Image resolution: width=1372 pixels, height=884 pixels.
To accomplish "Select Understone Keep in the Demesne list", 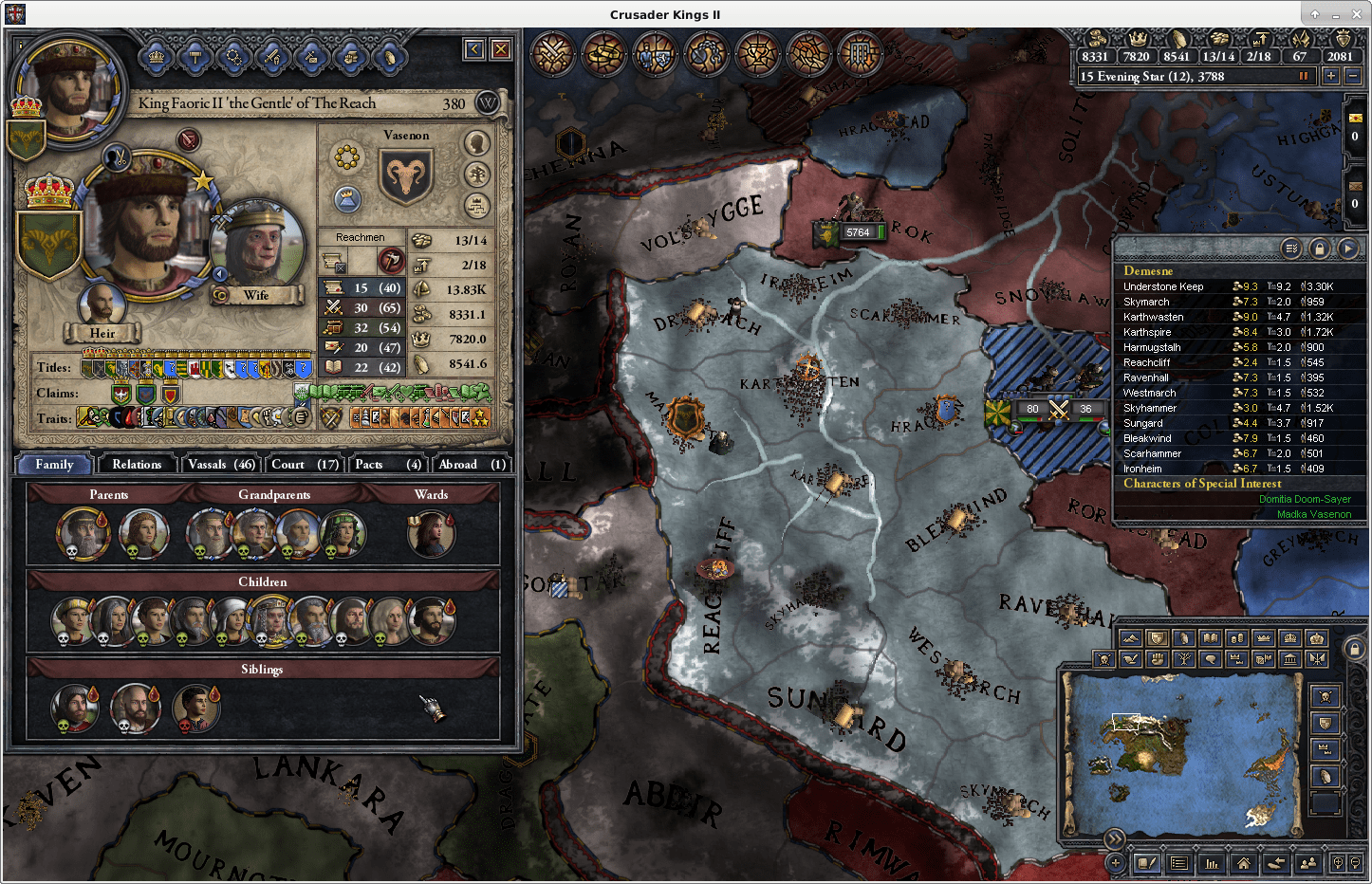I will point(1163,286).
